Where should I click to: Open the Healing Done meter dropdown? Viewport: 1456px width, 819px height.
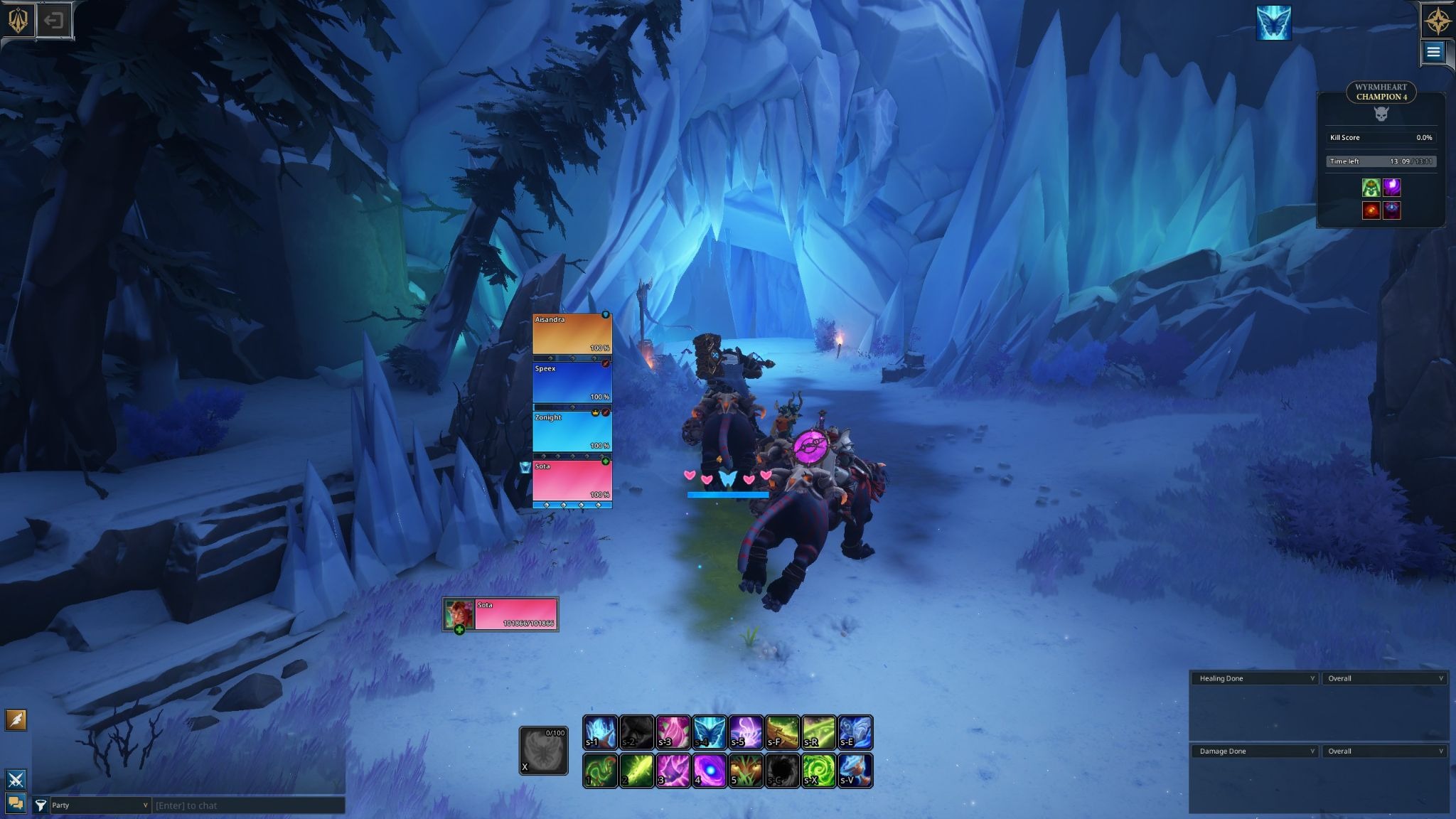[x=1255, y=678]
